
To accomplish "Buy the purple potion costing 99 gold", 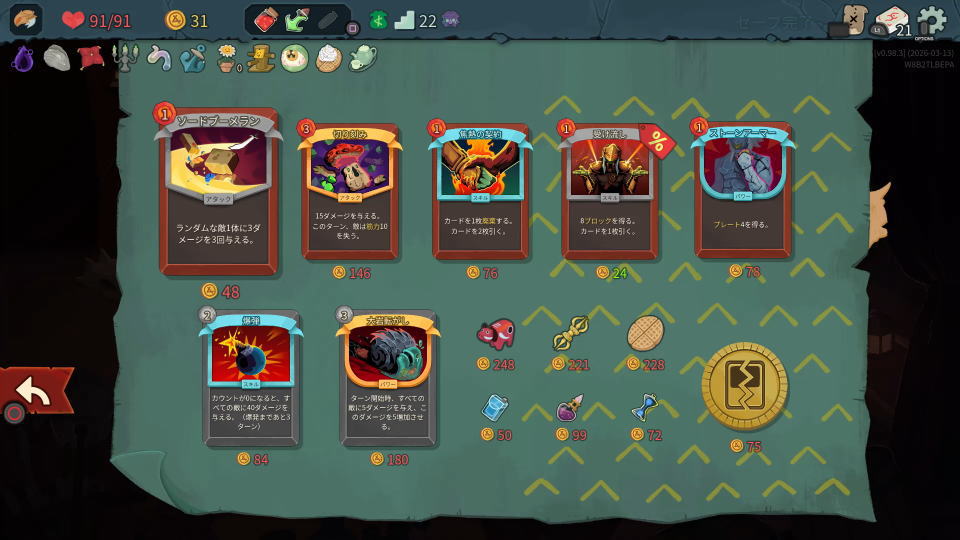I will tap(570, 408).
